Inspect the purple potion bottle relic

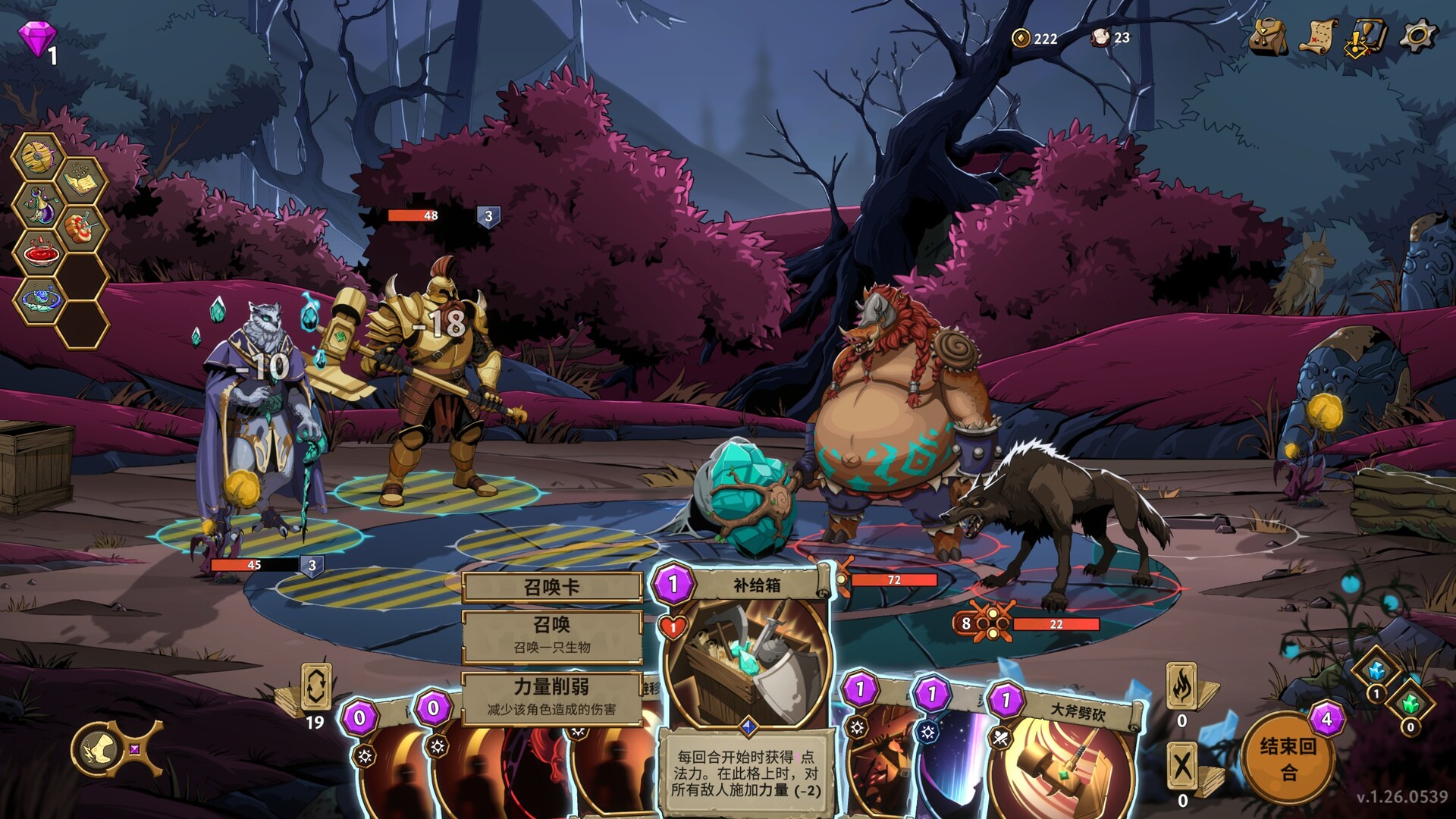[x=38, y=206]
